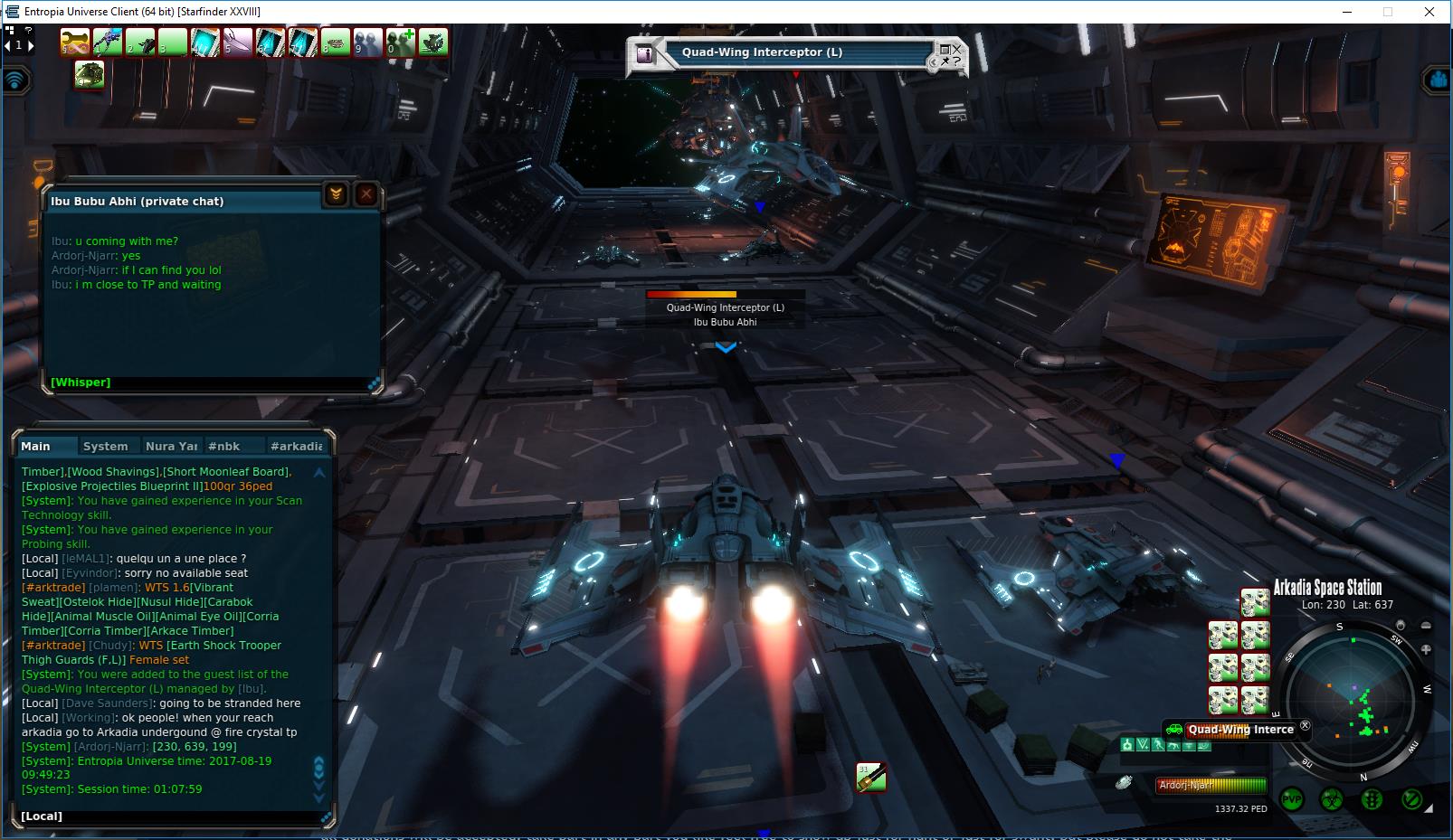Zoom out the radar with minus button

point(1426,626)
